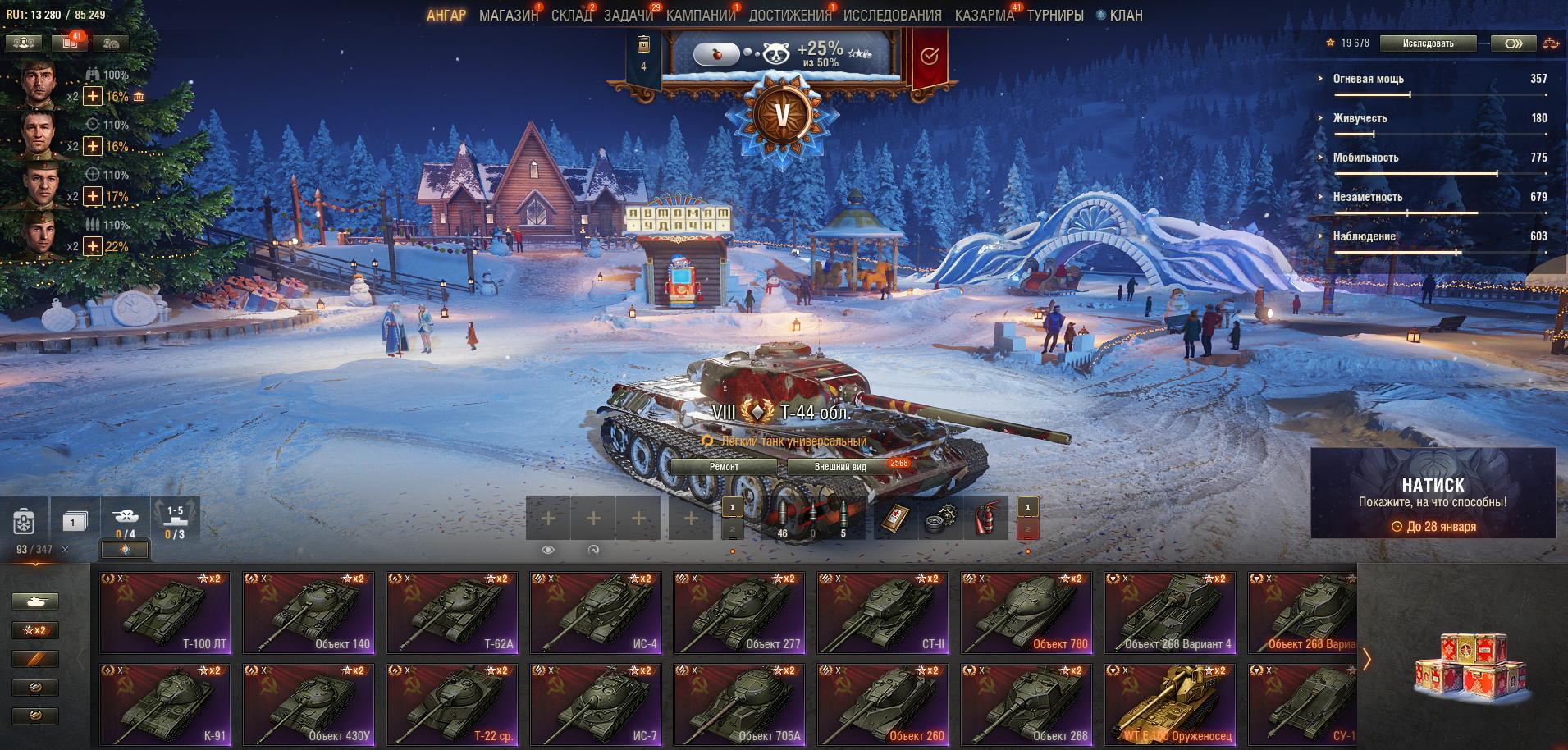This screenshot has height=750, width=1568.
Task: Select the fire extinguisher consumable slot
Action: (x=986, y=518)
